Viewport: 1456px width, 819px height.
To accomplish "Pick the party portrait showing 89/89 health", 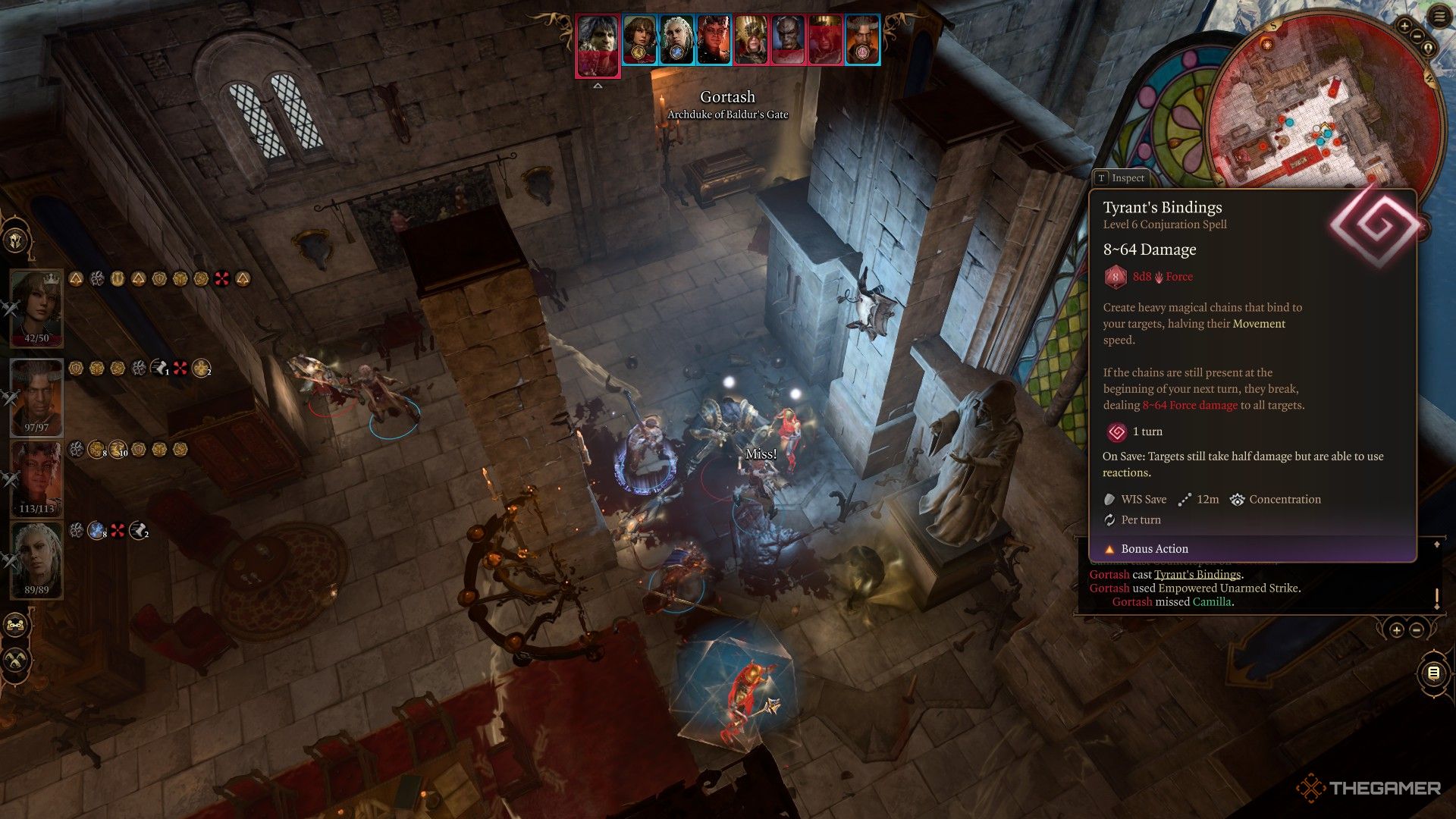I will [36, 557].
